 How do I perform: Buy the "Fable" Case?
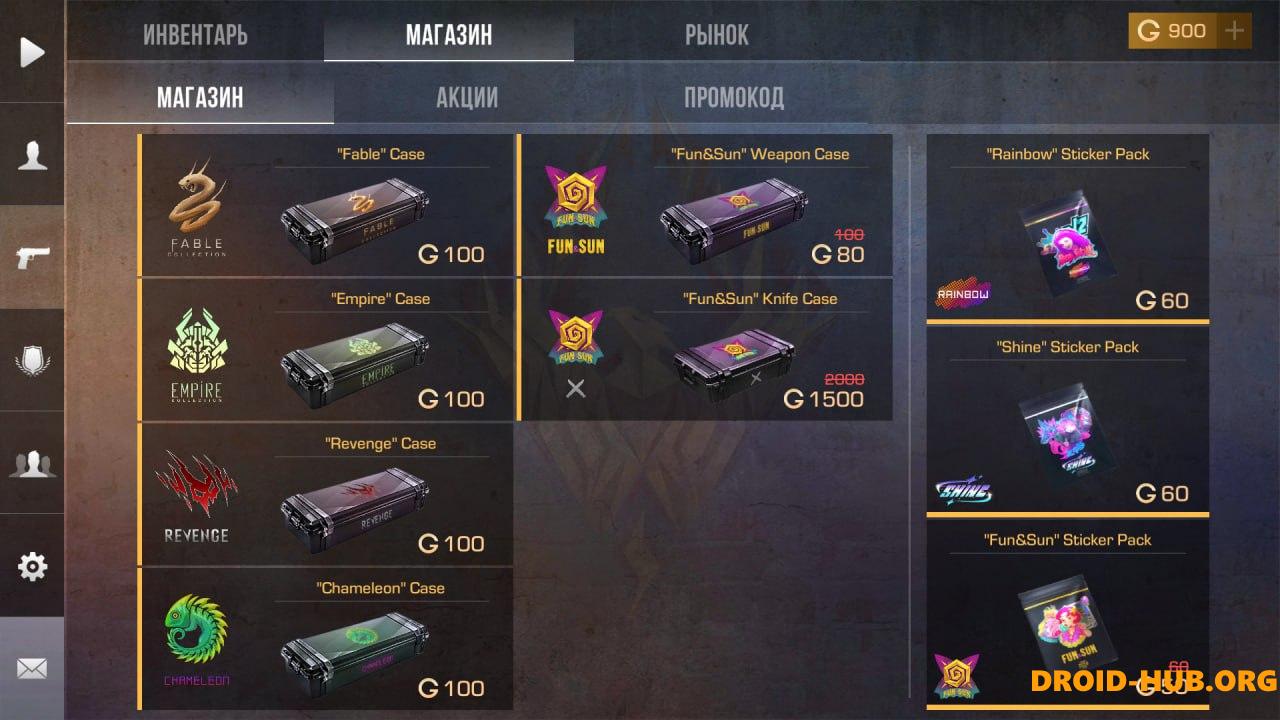point(326,205)
